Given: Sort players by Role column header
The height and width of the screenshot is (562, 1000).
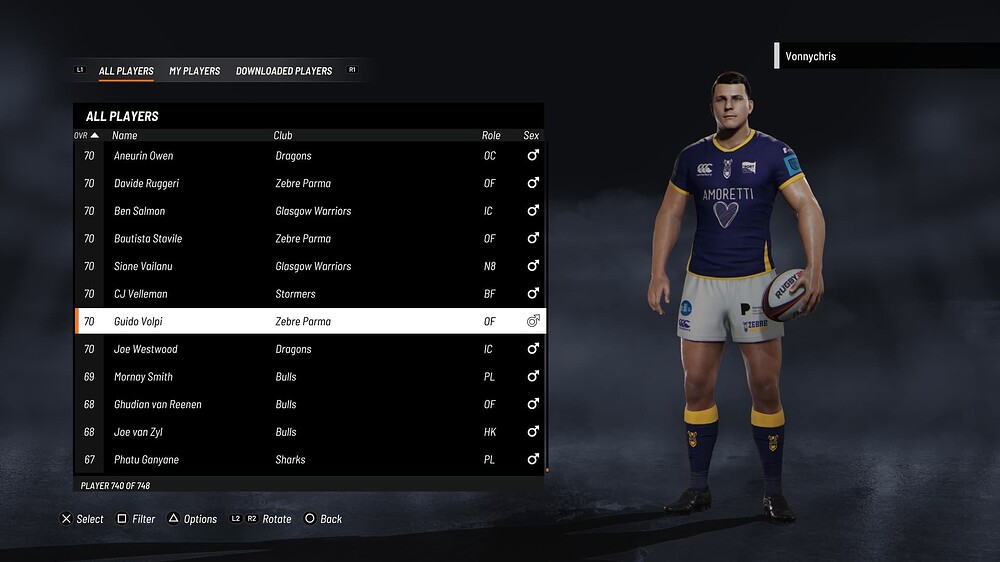Looking at the screenshot, I should coord(491,135).
